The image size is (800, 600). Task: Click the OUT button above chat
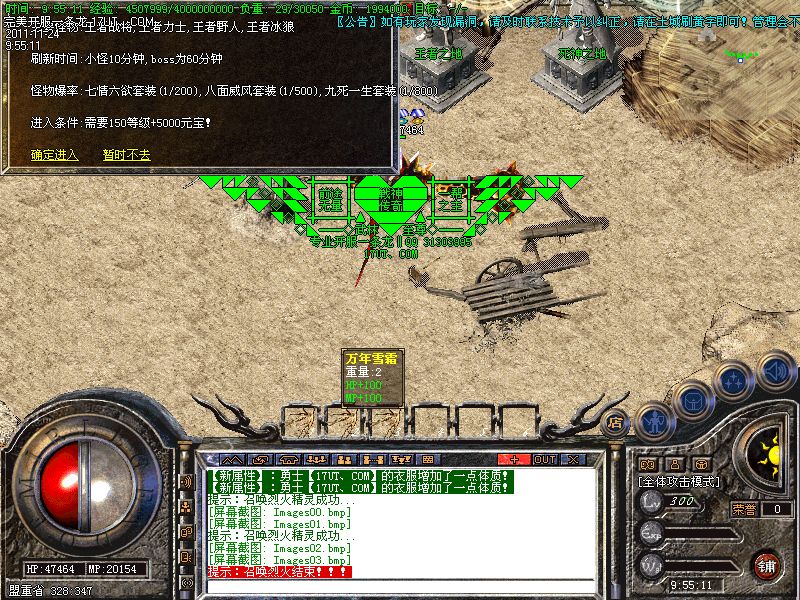point(544,459)
